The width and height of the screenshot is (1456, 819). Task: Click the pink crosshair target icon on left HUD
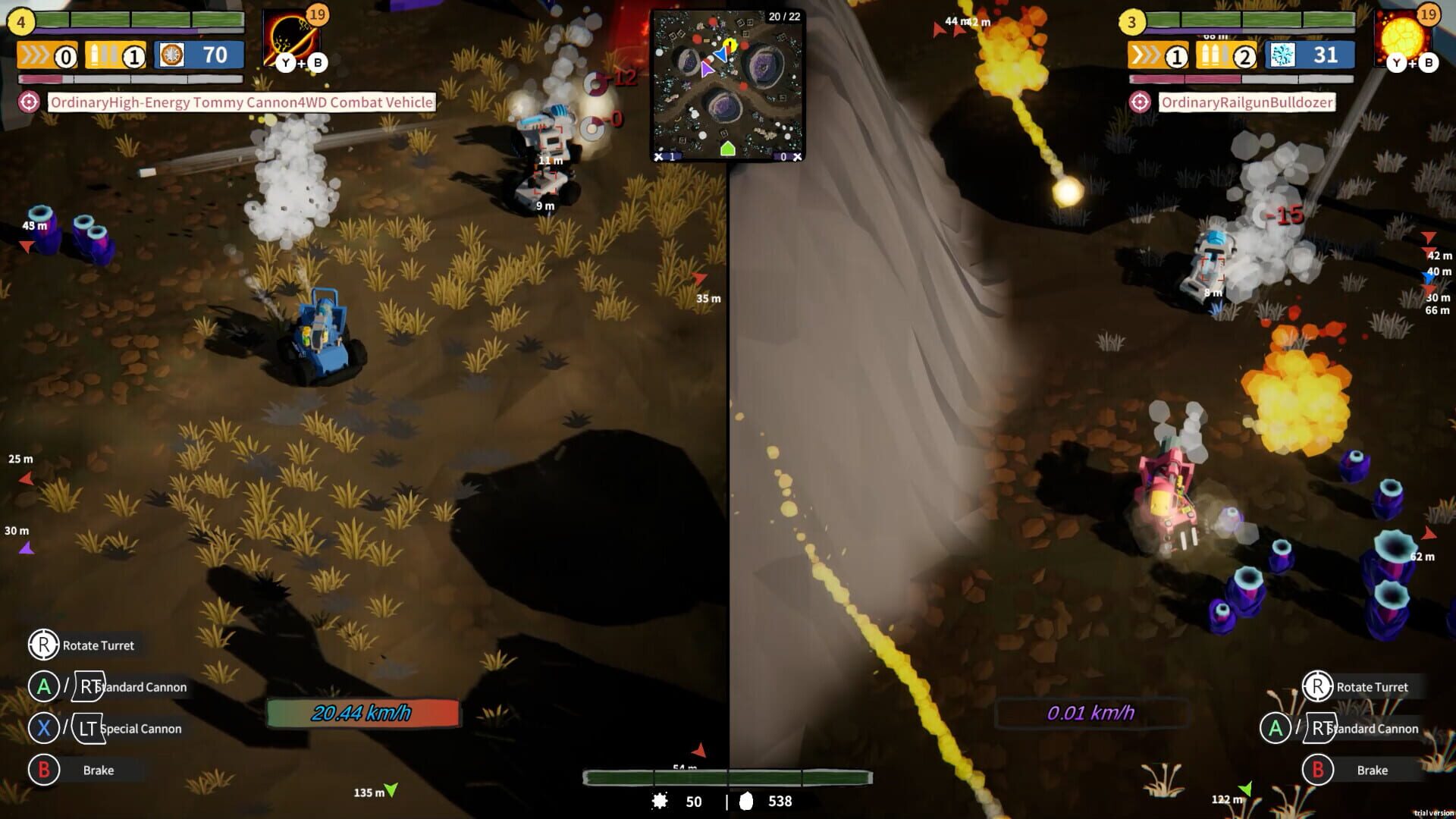coord(28,102)
